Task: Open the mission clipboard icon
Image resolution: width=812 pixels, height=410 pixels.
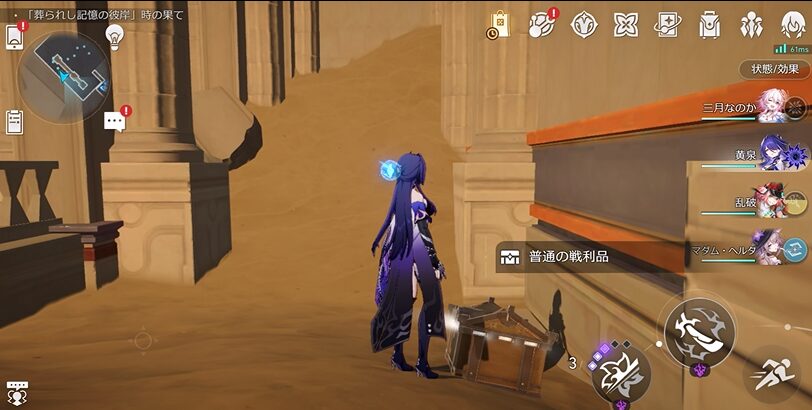Action: [14, 122]
